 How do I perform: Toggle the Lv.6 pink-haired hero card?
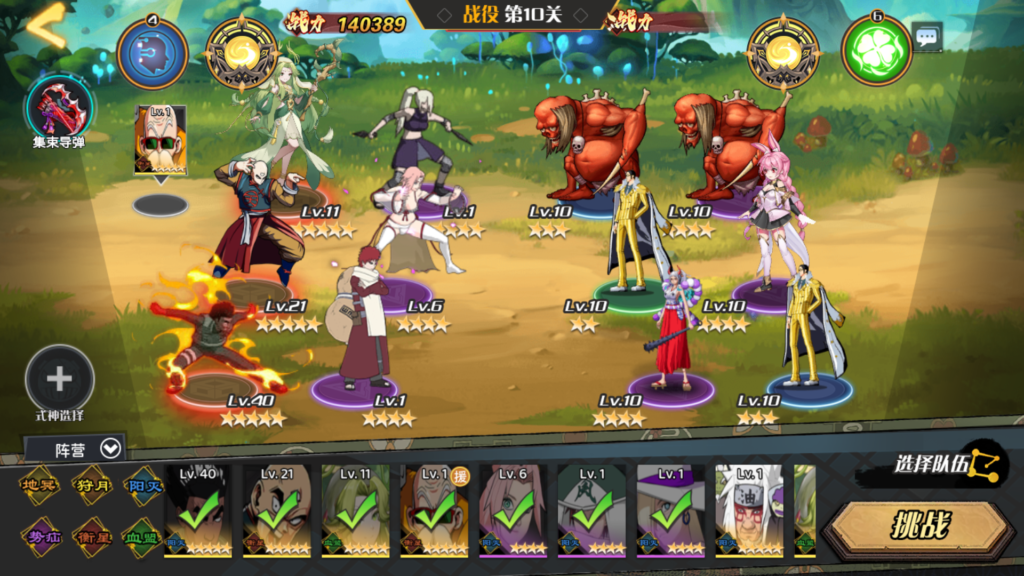coord(513,510)
